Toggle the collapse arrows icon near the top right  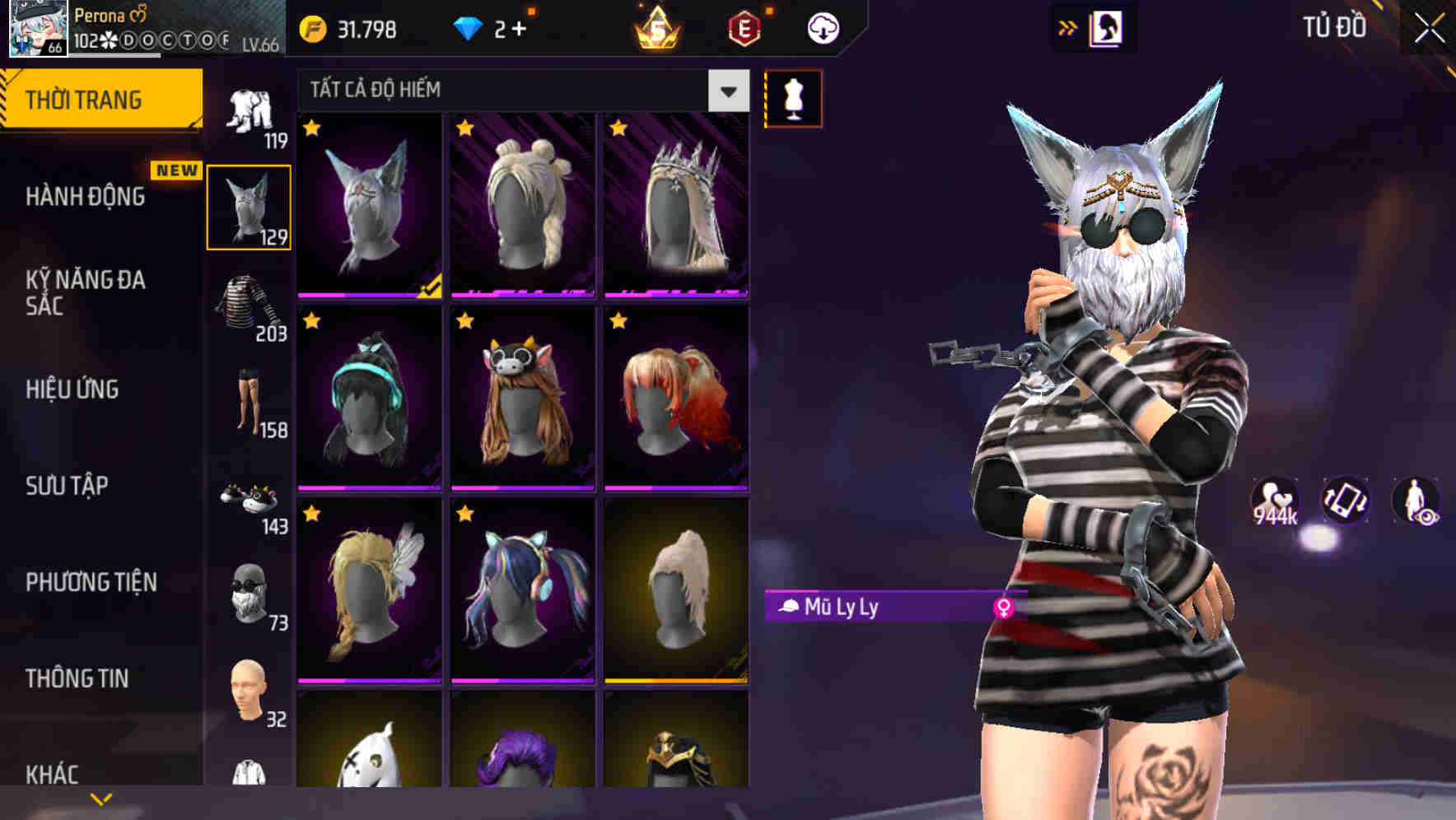[x=1067, y=26]
